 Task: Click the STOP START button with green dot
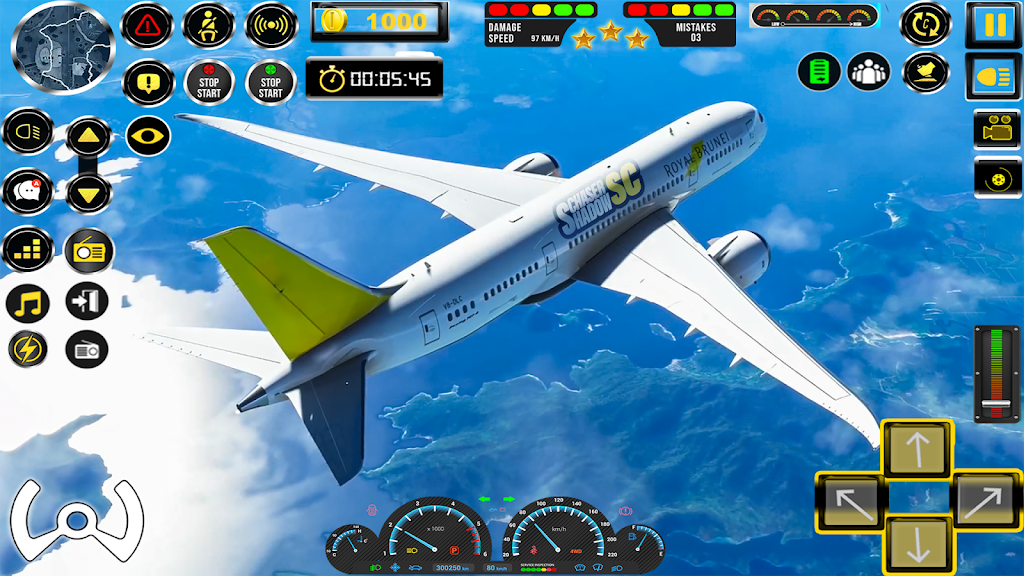click(270, 82)
